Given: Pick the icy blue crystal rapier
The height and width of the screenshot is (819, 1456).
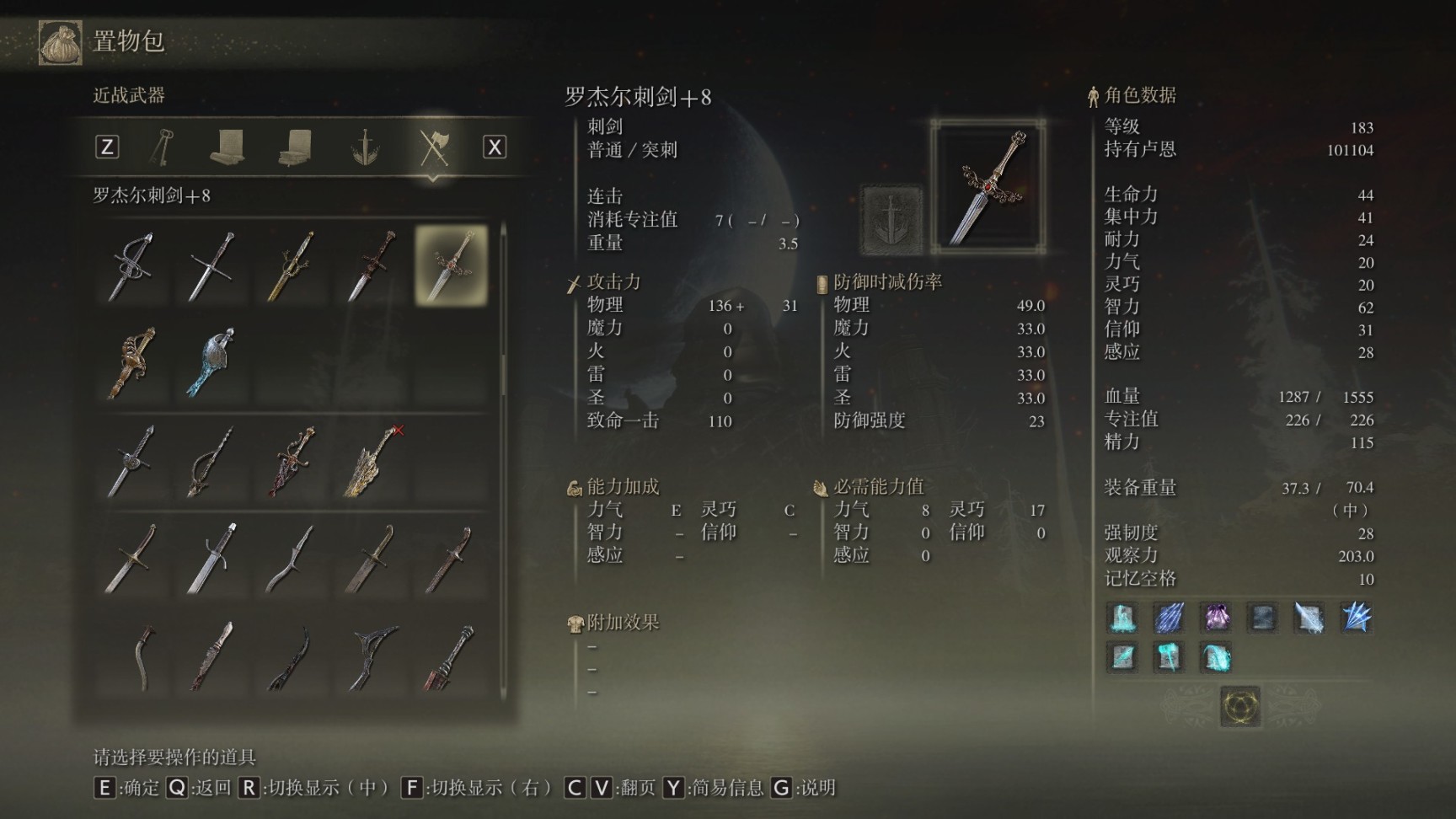Looking at the screenshot, I should point(211,362).
